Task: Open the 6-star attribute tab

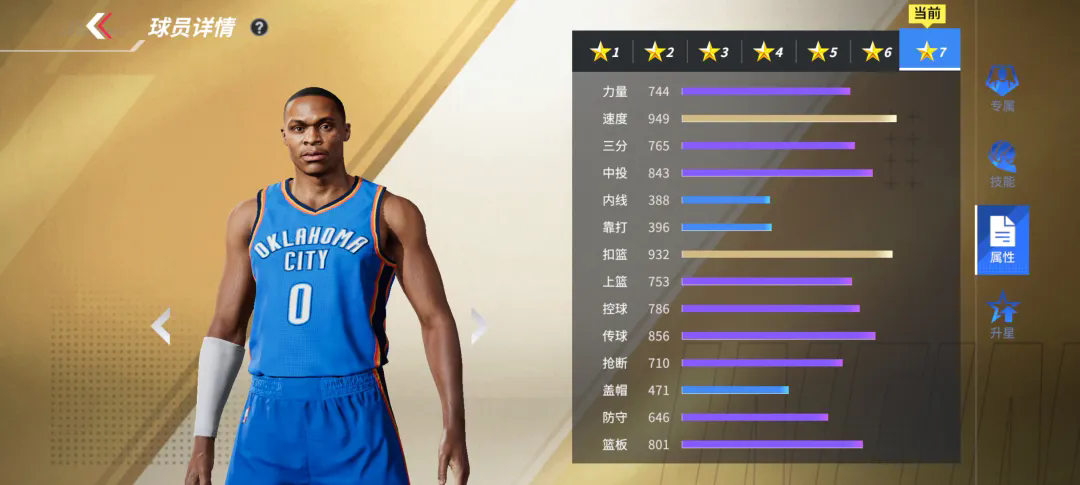Action: click(x=876, y=52)
